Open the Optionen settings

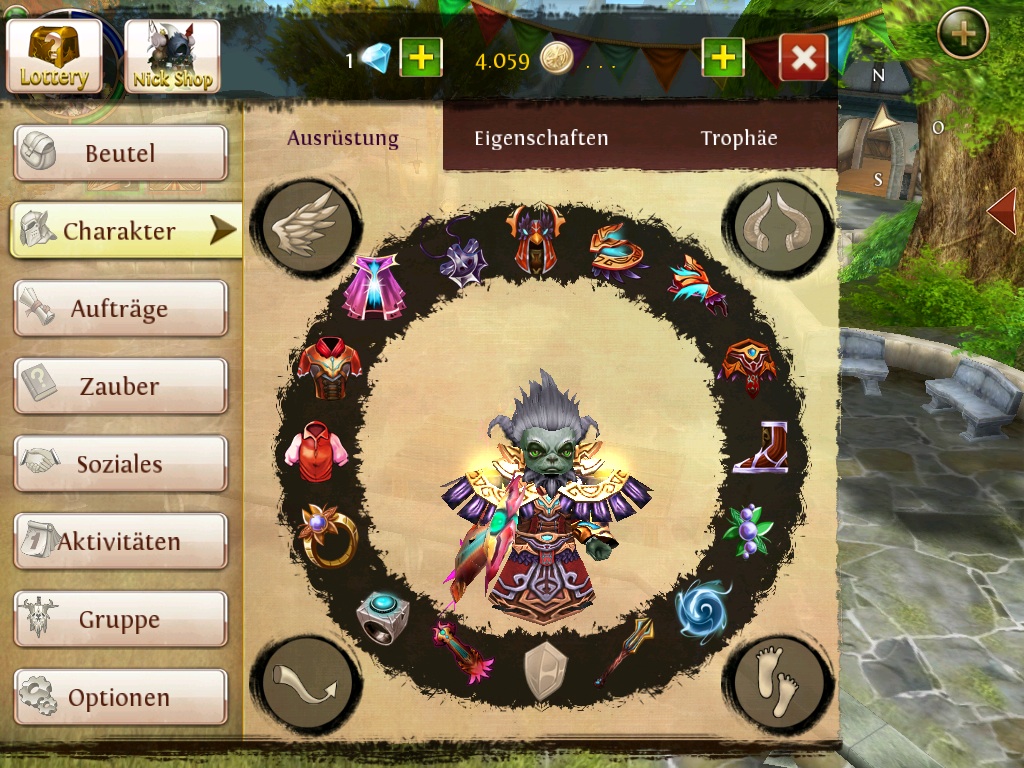[120, 697]
